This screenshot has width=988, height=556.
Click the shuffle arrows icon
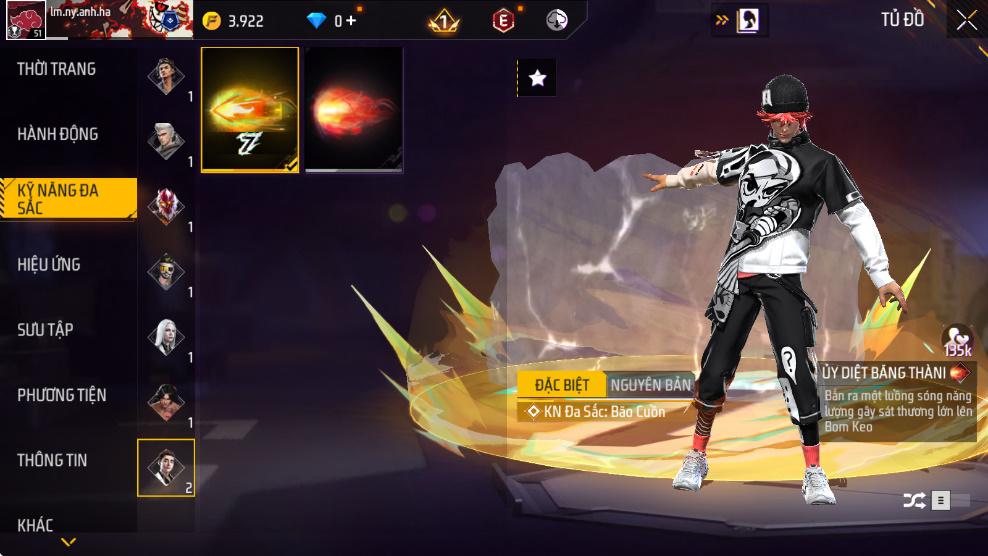point(914,501)
